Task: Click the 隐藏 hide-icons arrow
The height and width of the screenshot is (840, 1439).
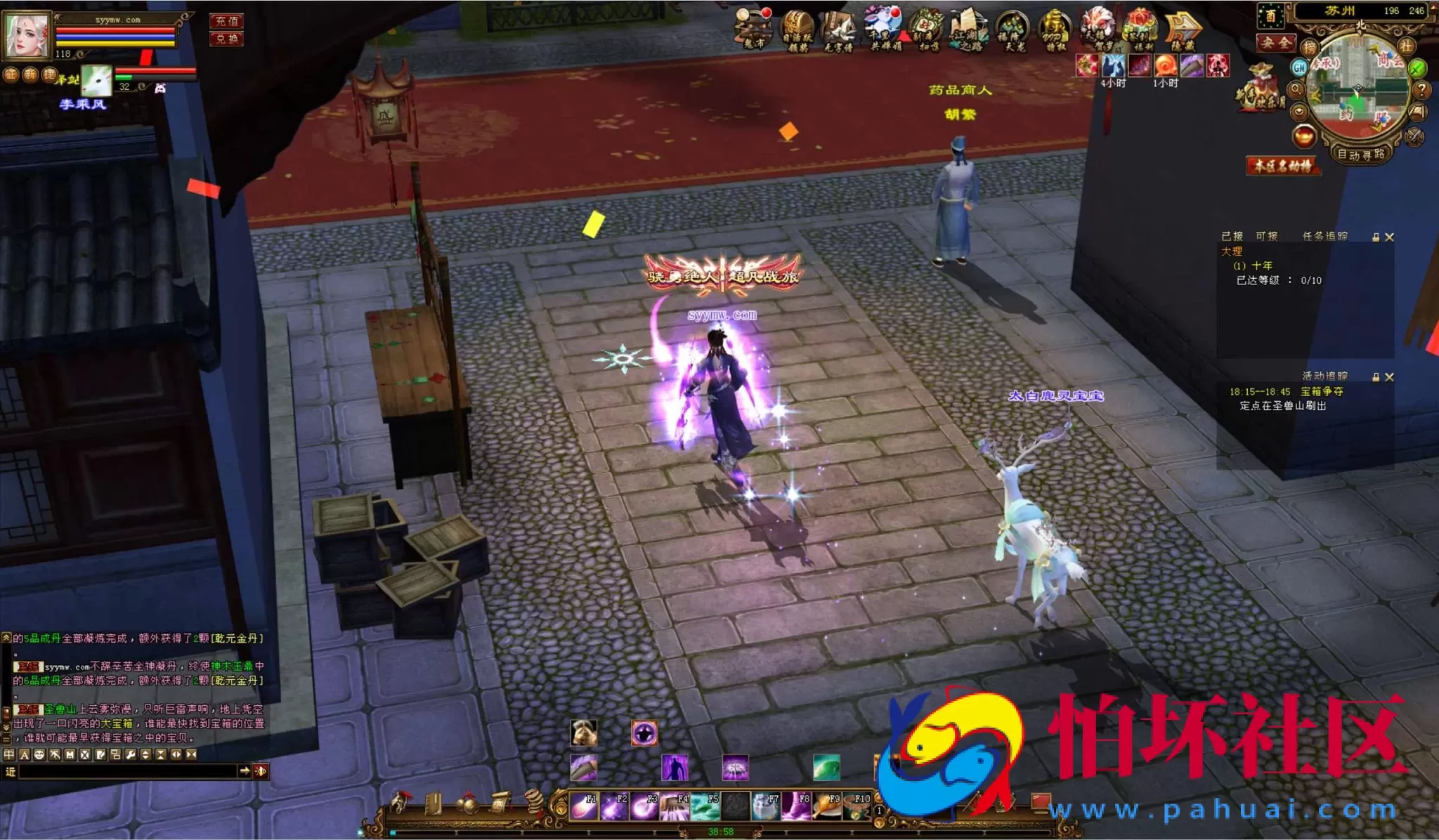Action: point(1183,31)
